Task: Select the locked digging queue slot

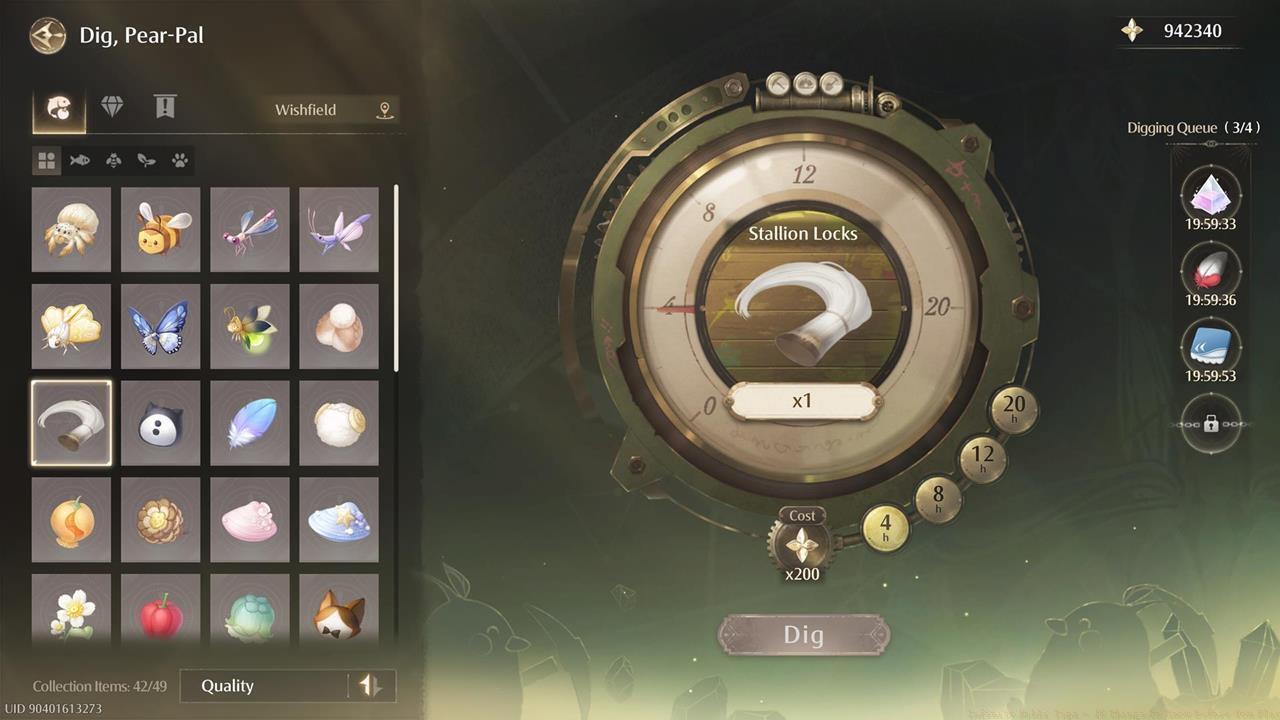Action: [1211, 424]
